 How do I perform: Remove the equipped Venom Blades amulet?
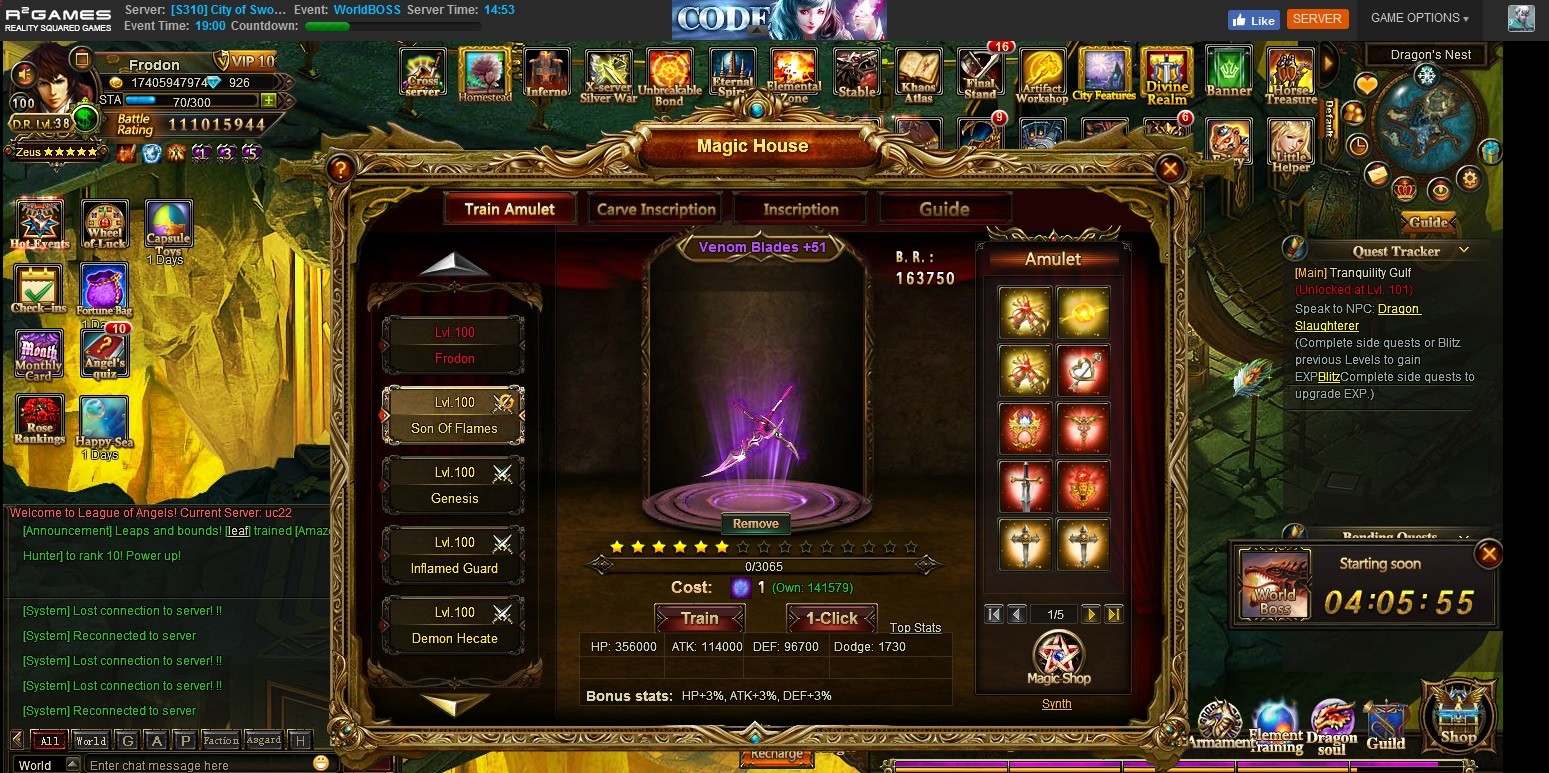click(x=755, y=523)
